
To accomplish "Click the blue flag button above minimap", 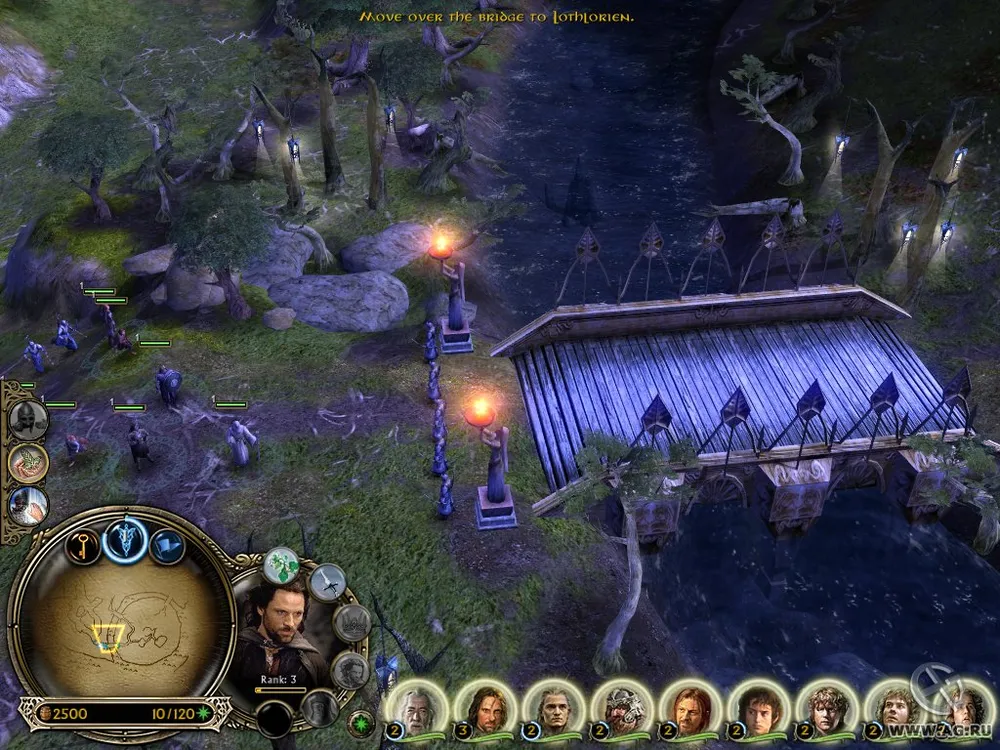I will (x=167, y=546).
